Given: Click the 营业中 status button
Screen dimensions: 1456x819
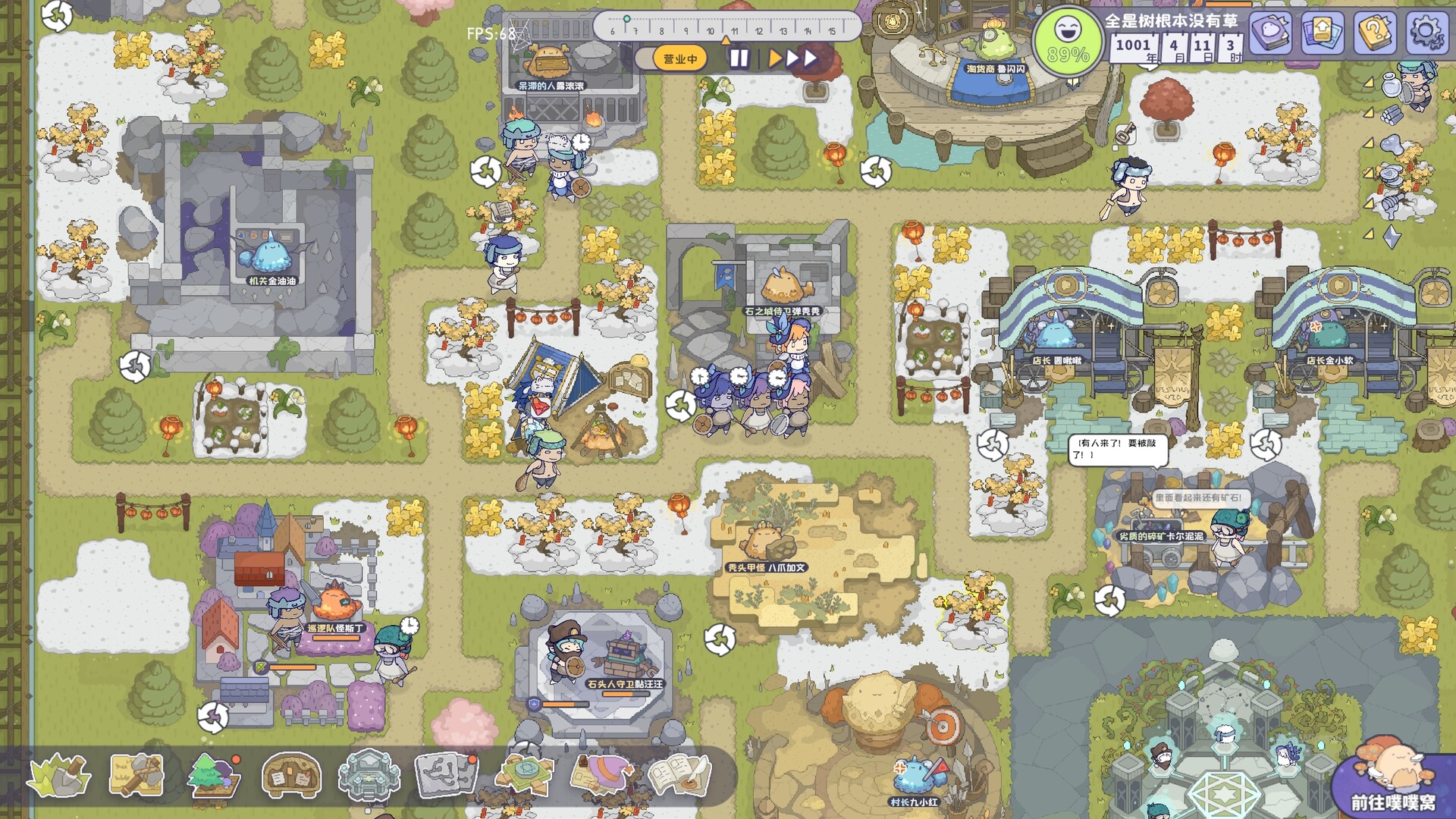Looking at the screenshot, I should coord(680,57).
